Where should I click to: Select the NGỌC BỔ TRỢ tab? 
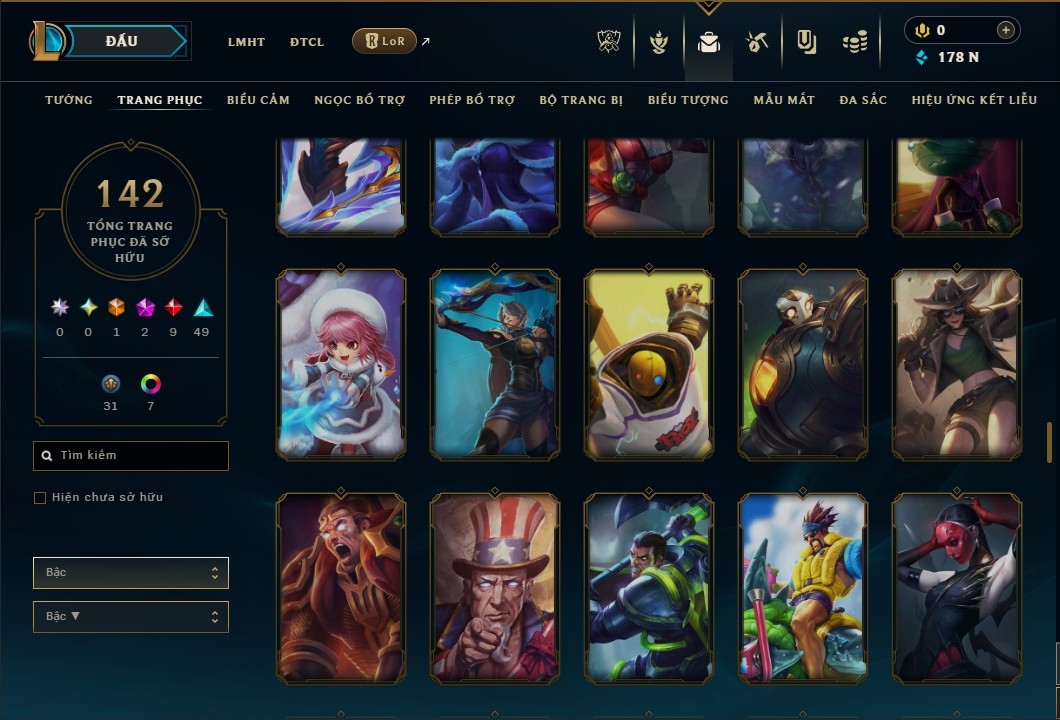pos(359,100)
